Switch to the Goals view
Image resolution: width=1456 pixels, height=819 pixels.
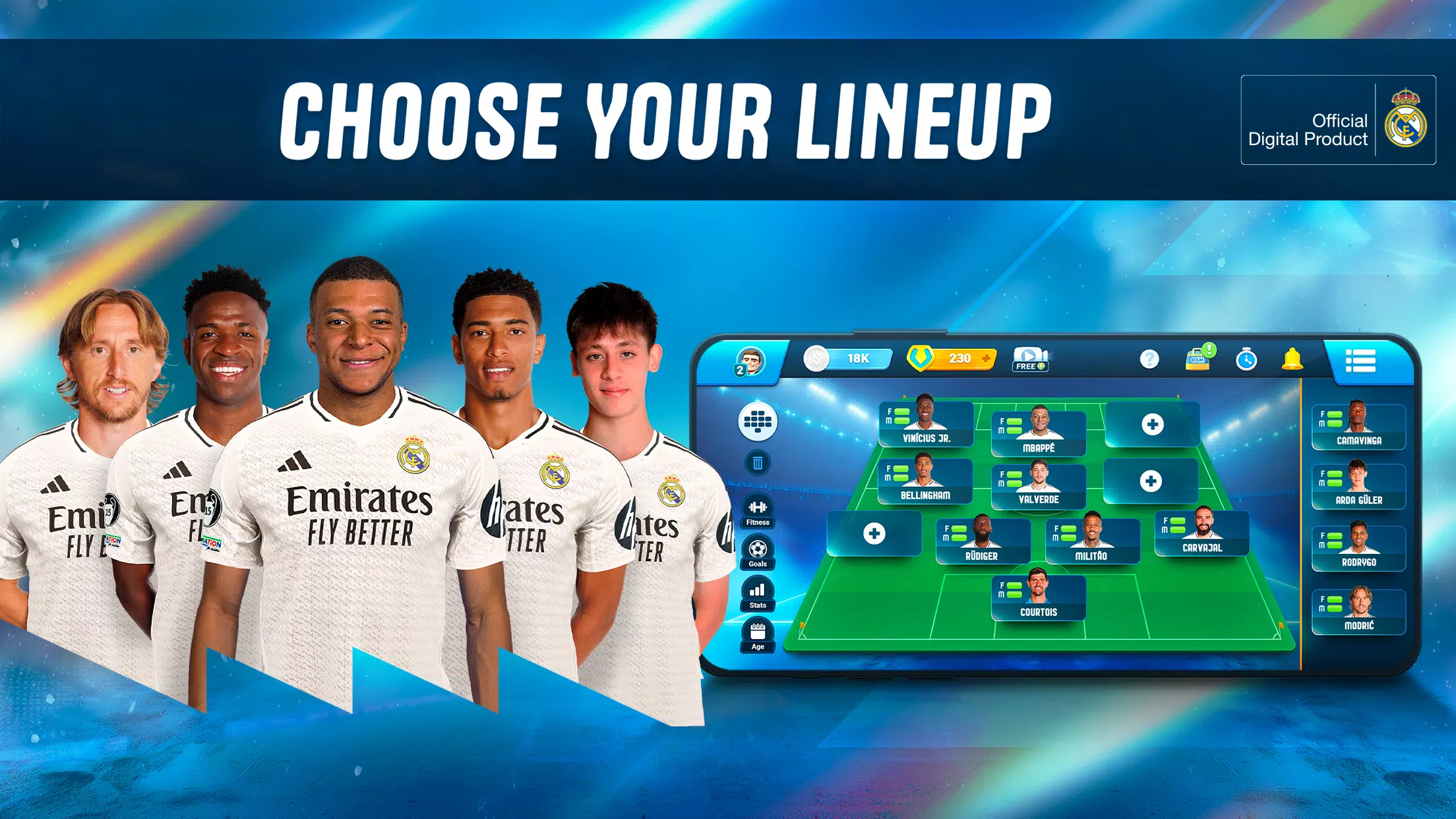(x=758, y=553)
